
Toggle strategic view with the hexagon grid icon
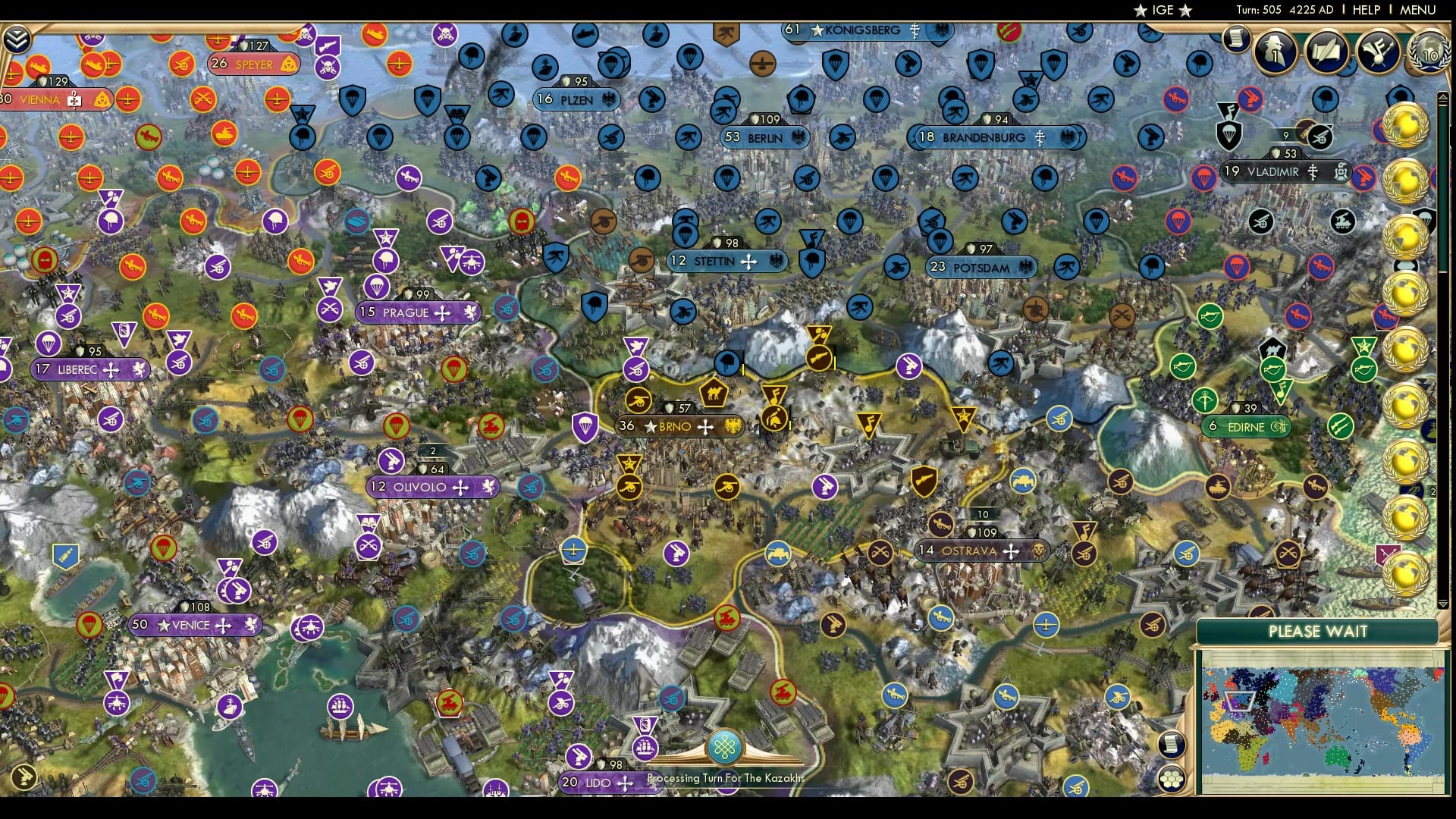point(1172,777)
